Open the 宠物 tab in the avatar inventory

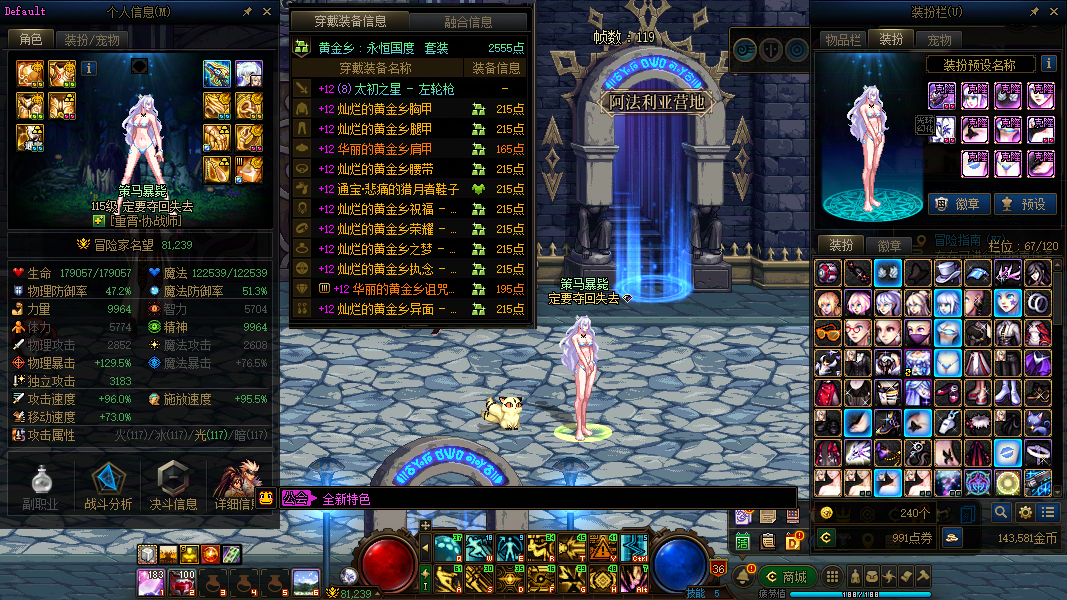coord(939,40)
